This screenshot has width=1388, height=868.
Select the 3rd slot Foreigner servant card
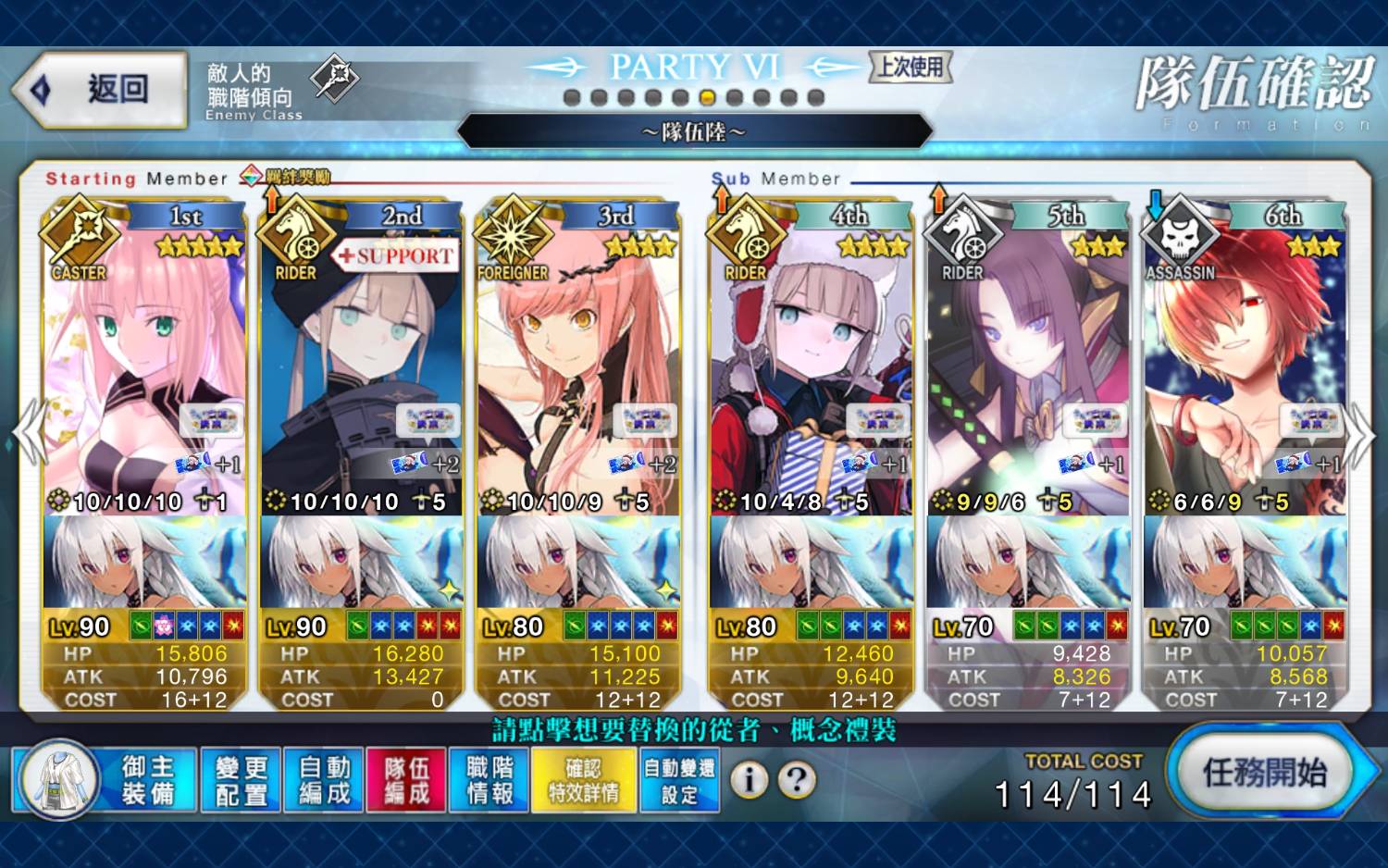click(x=578, y=370)
